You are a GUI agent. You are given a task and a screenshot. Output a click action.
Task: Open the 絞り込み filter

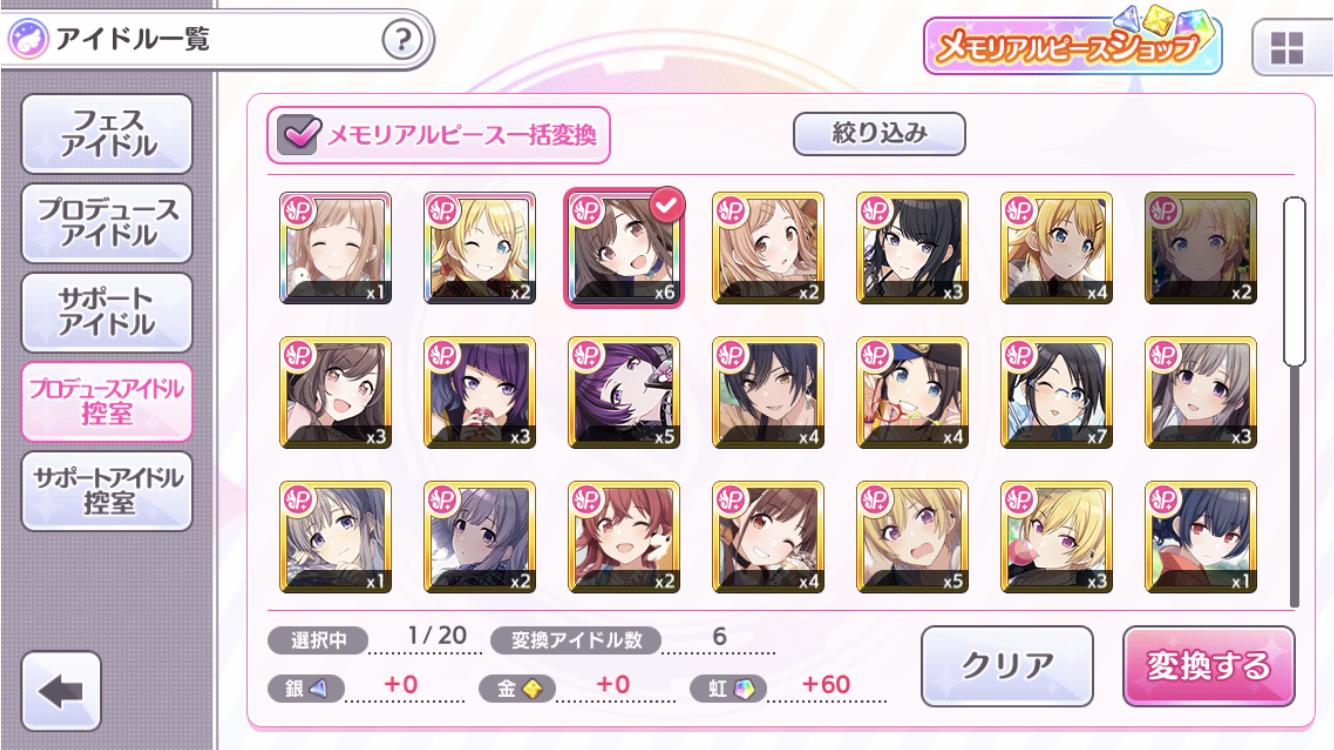coord(879,134)
